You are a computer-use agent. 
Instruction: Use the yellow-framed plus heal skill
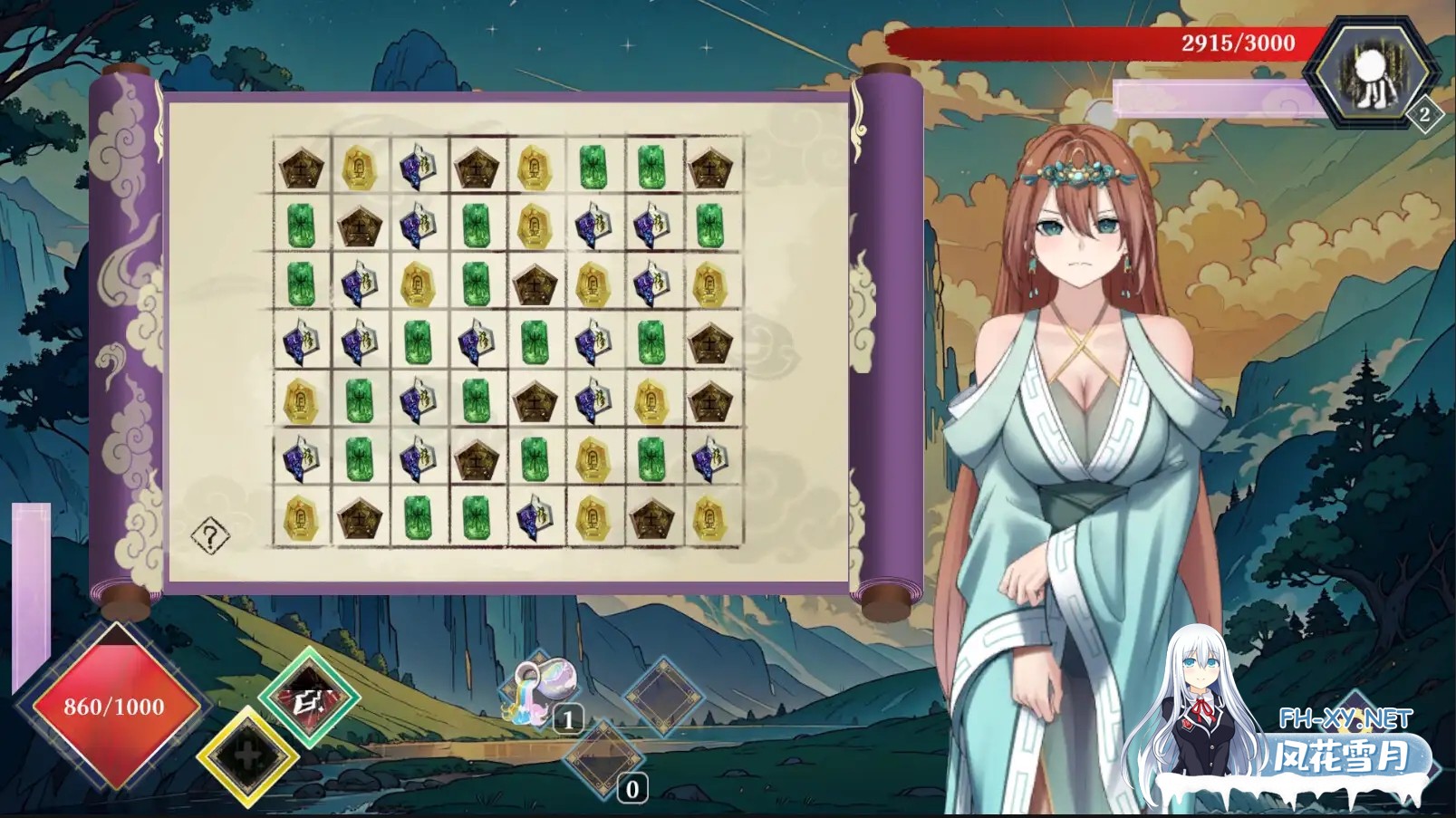pyautogui.click(x=247, y=757)
